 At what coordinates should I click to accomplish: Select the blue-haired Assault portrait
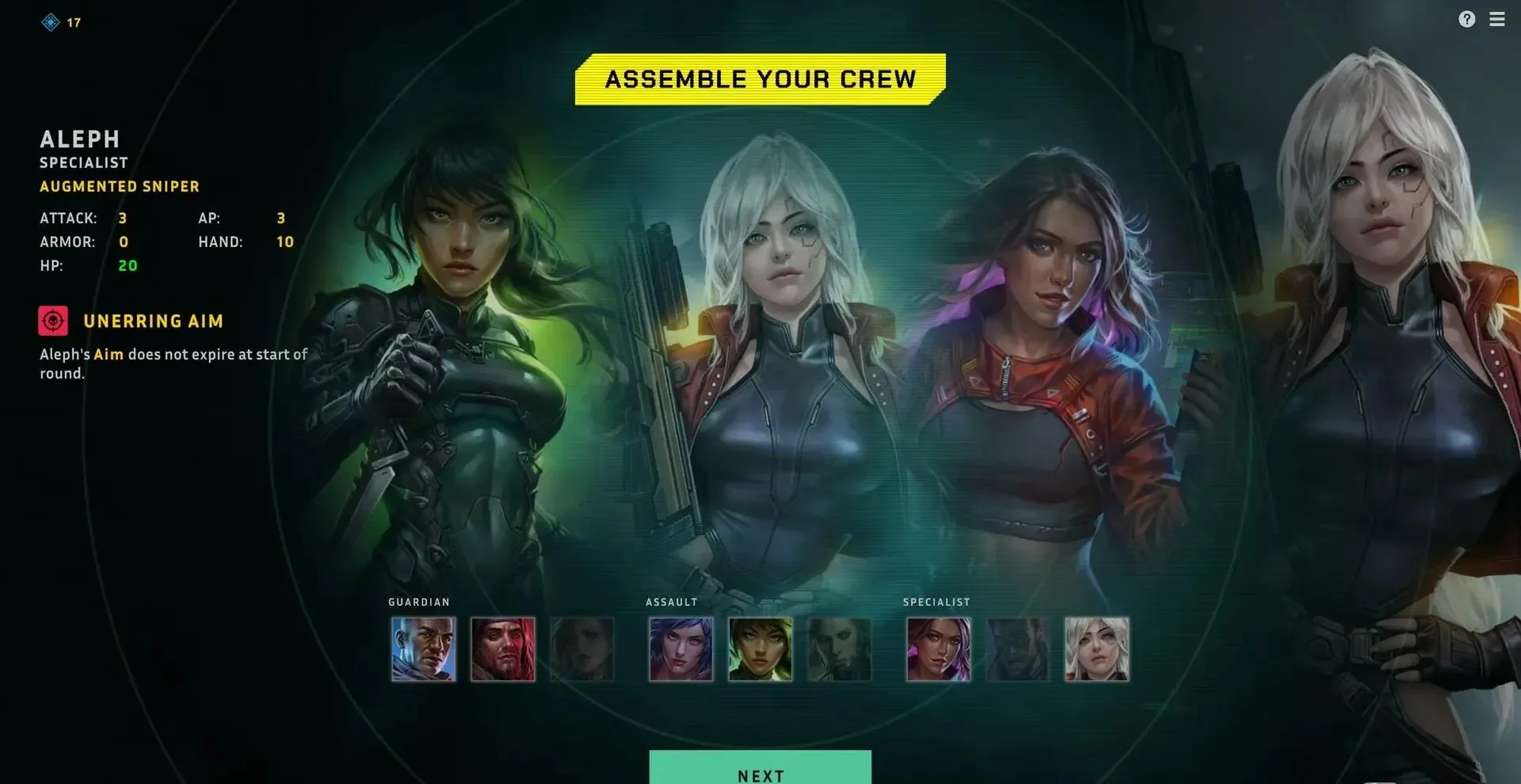pyautogui.click(x=680, y=649)
